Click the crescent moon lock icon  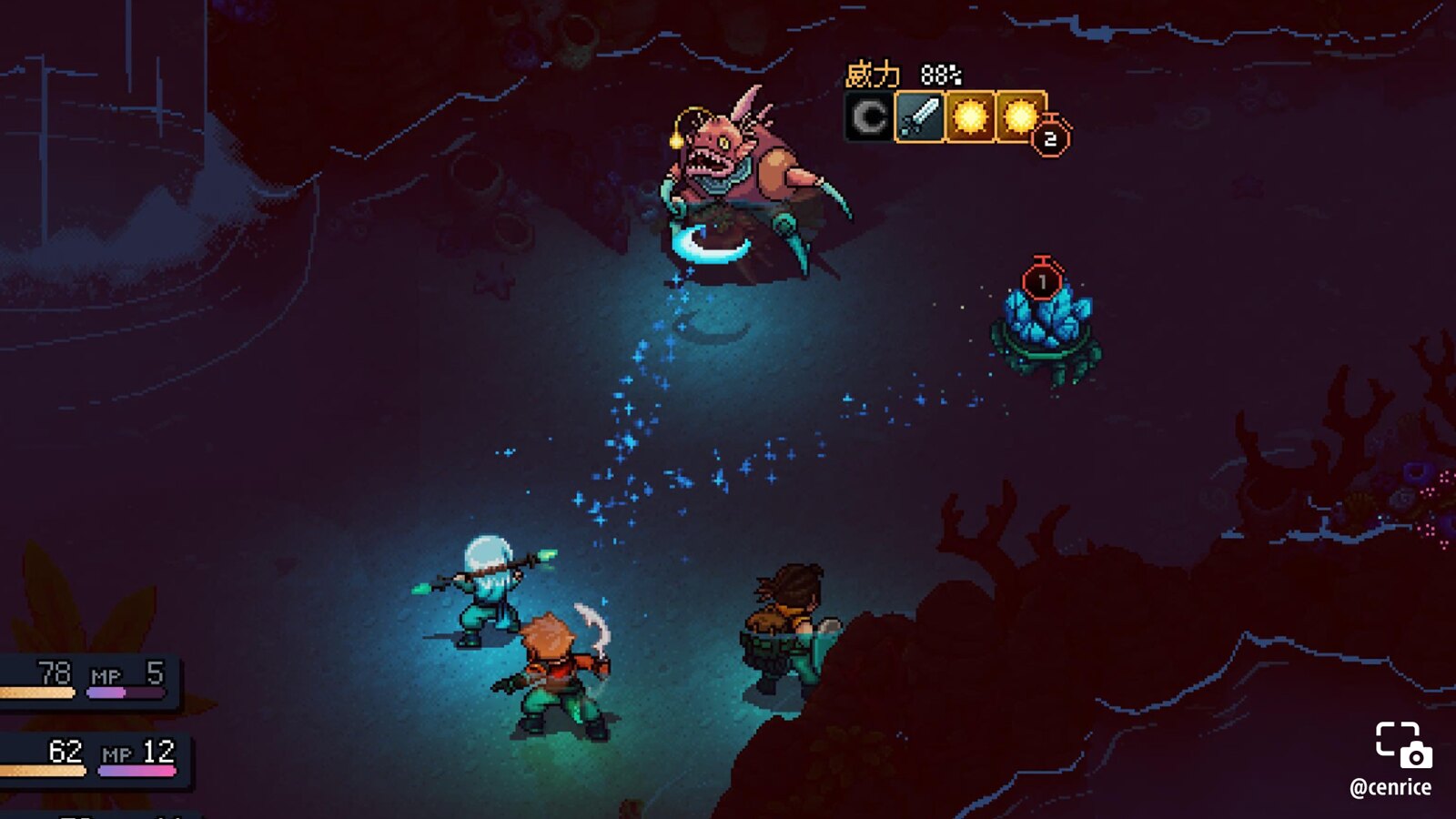pos(869,116)
